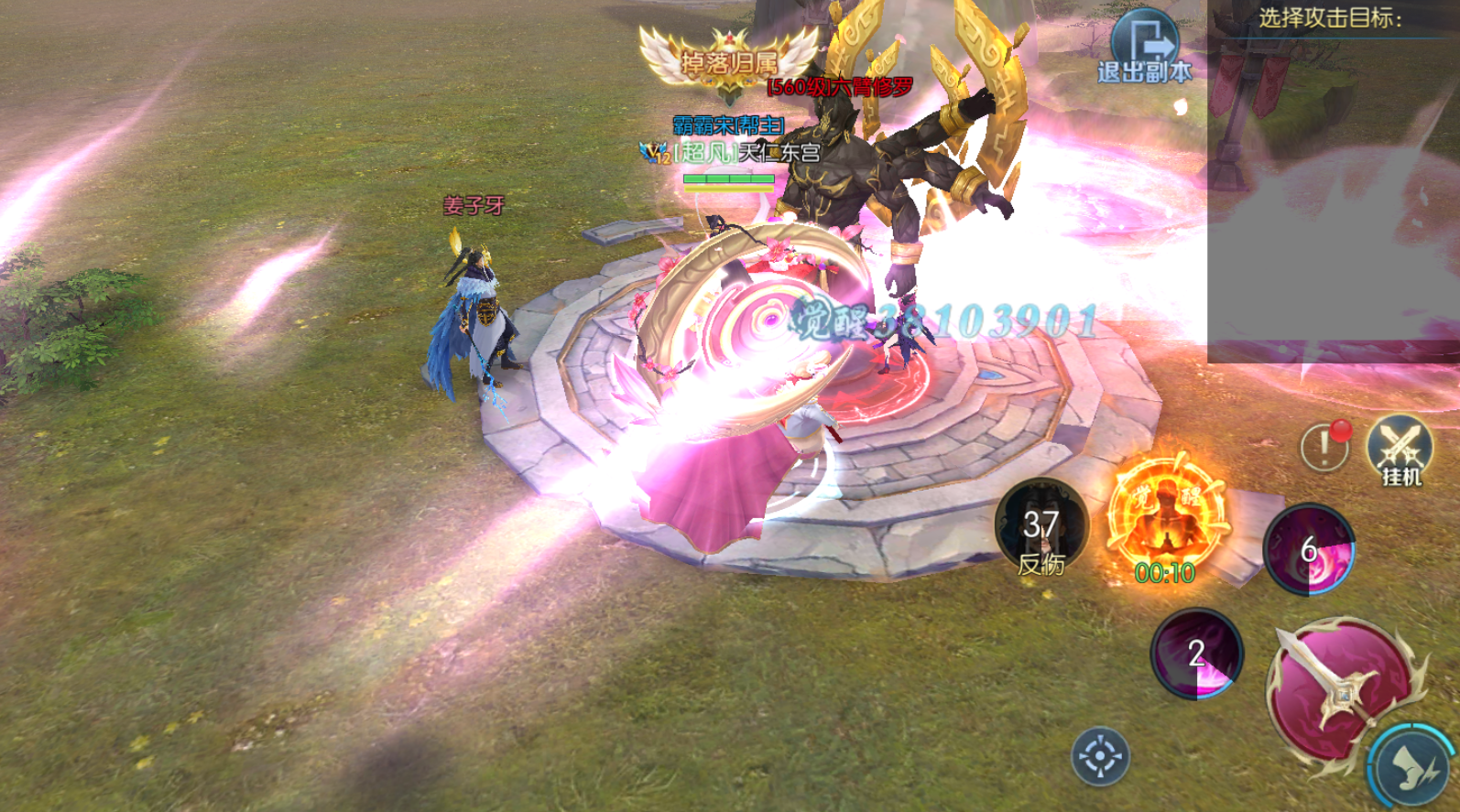
Task: Activate the 觉醒 awakening flame skill
Action: [x=1165, y=520]
